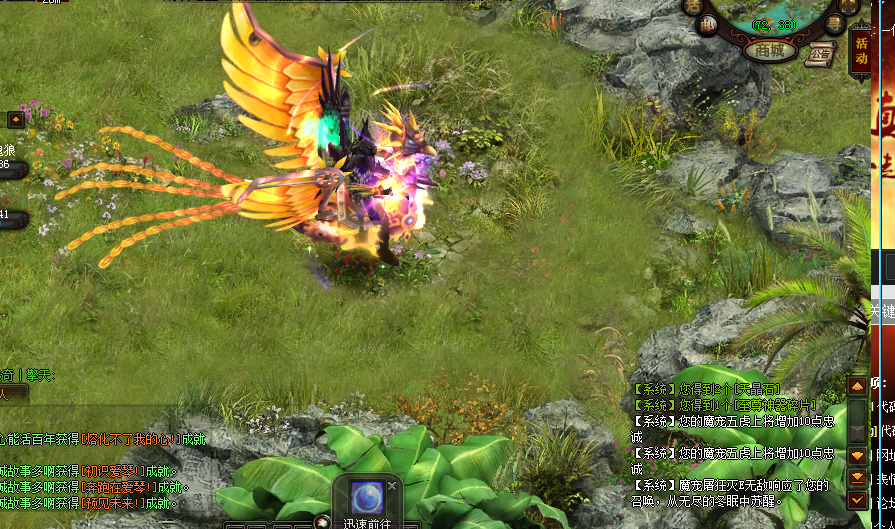This screenshot has height=529, width=895.
Task: Click the small square toggle at left edge
Action: click(15, 120)
